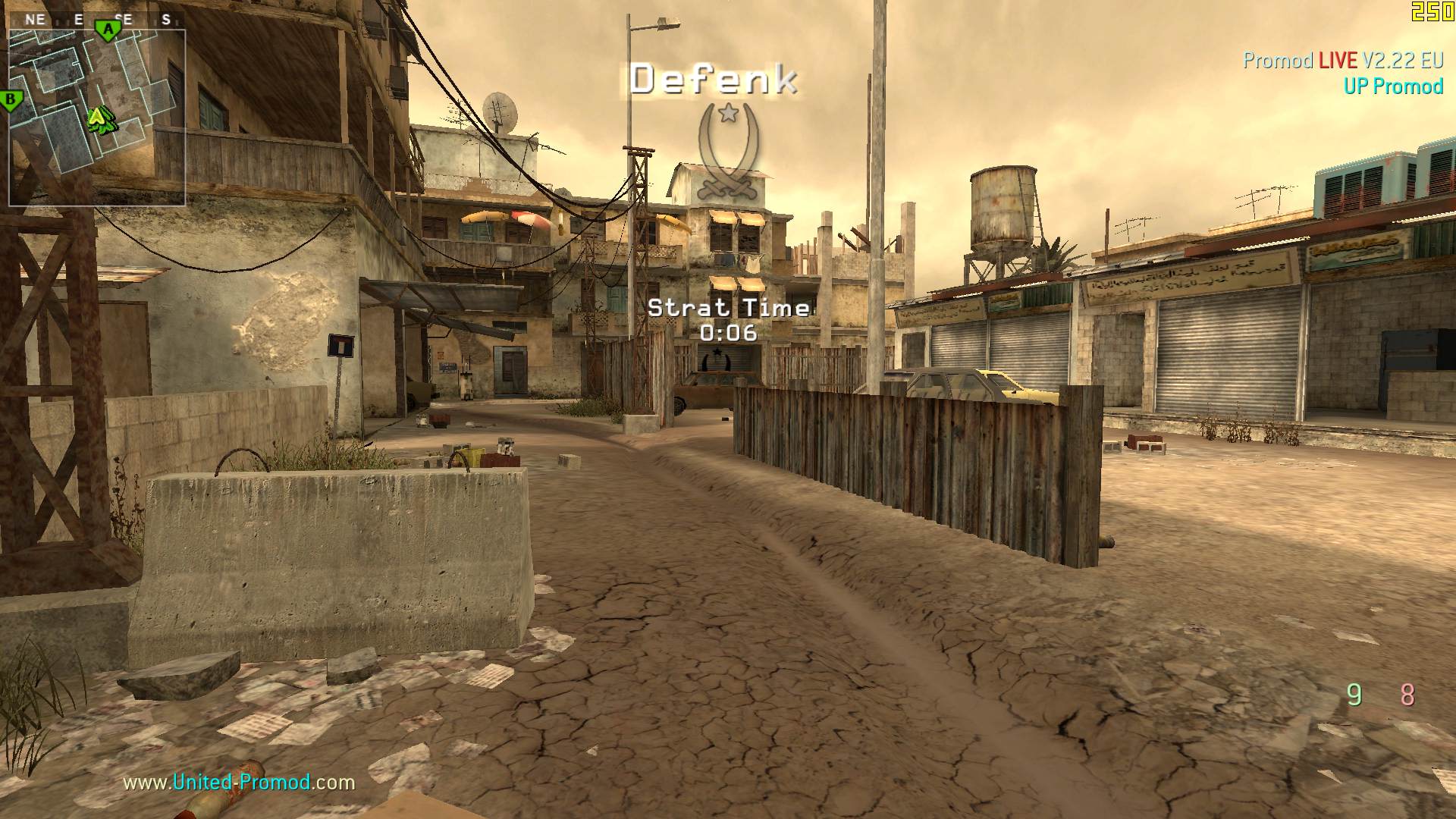Select the A bombsite marker on minimap
The width and height of the screenshot is (1456, 819).
(x=108, y=30)
